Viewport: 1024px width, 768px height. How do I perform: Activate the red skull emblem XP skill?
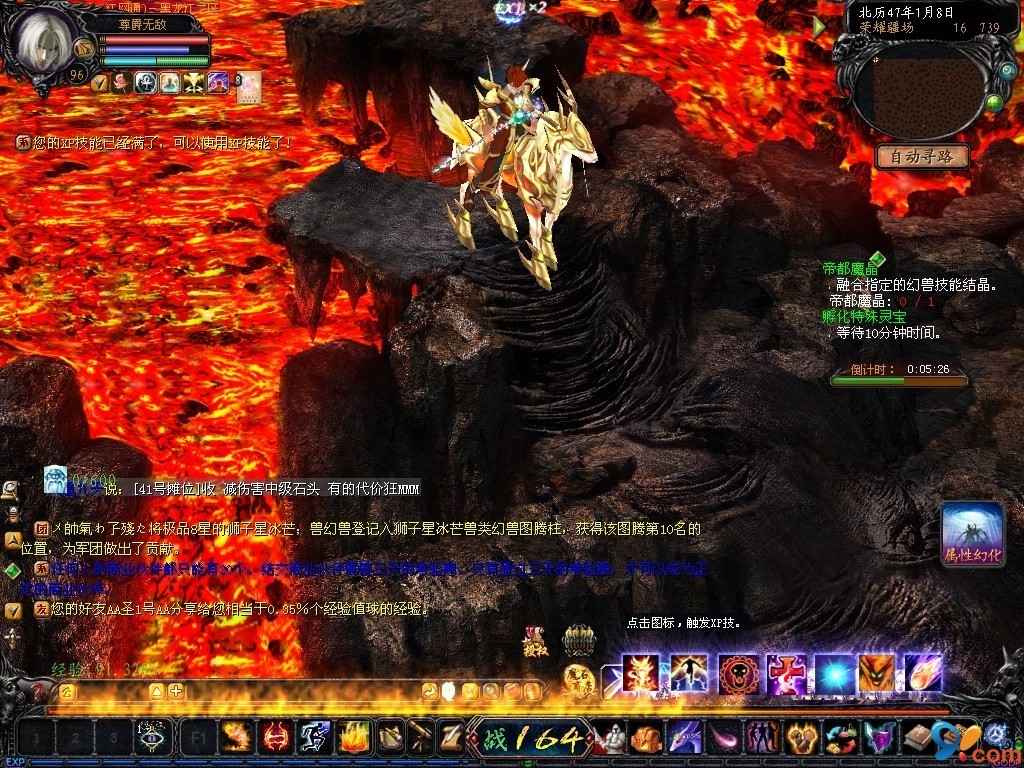coord(738,673)
